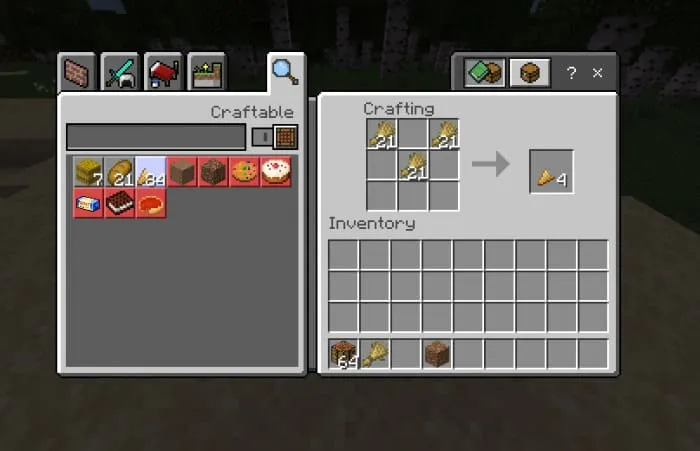Select the hay bale recipe
700x451 pixels.
[89, 172]
